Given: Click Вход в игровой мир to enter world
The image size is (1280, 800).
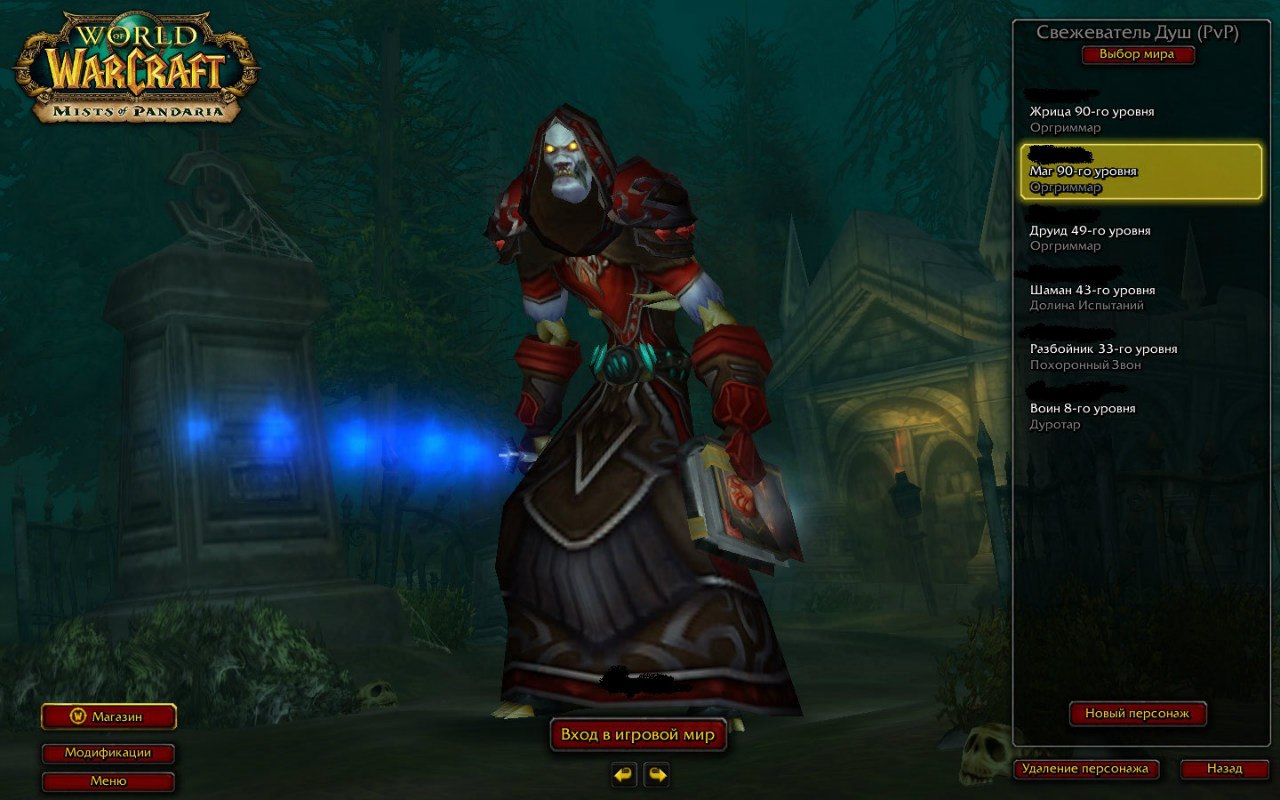Looking at the screenshot, I should coord(638,734).
